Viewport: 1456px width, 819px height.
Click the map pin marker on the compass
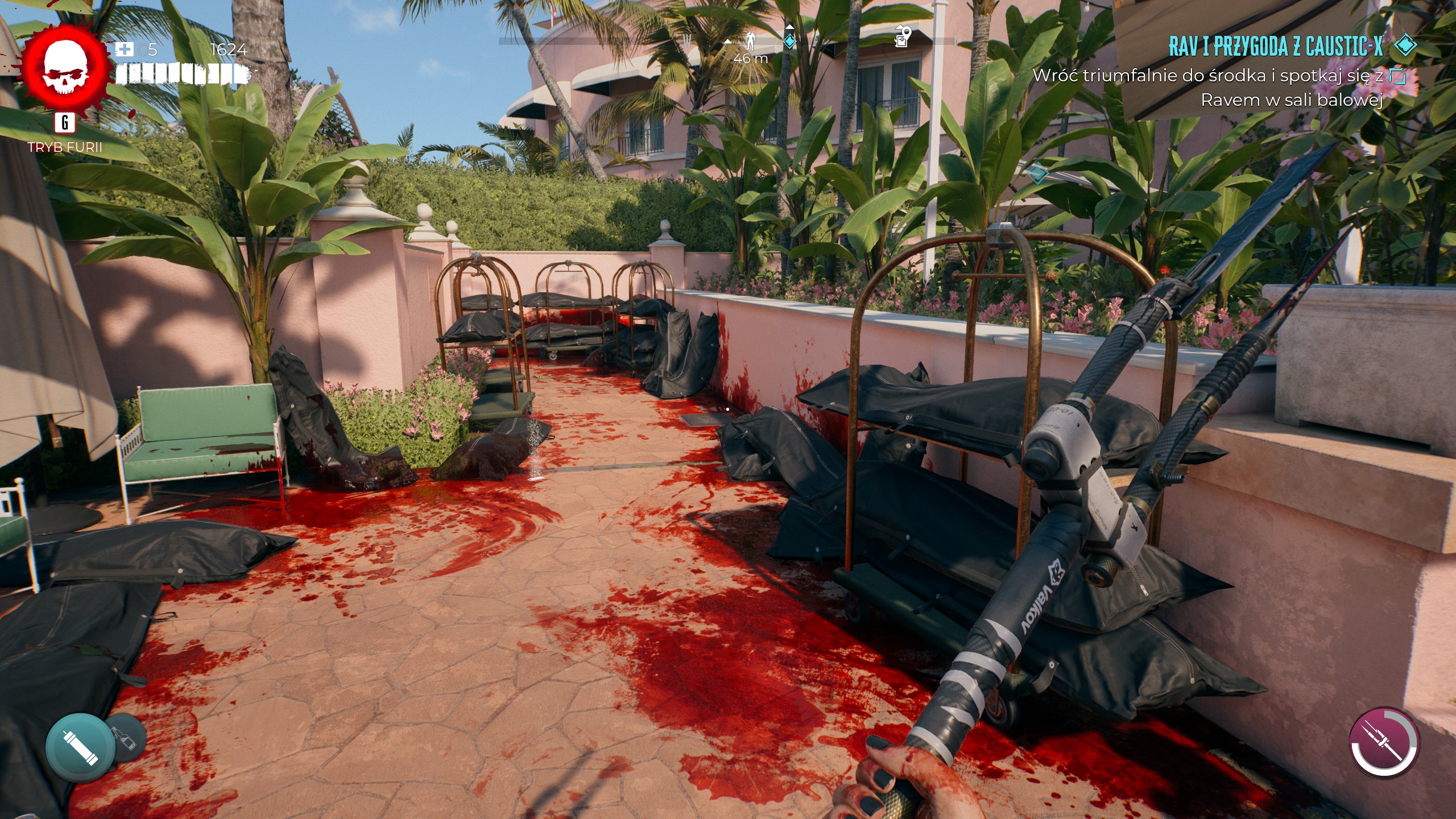903,37
